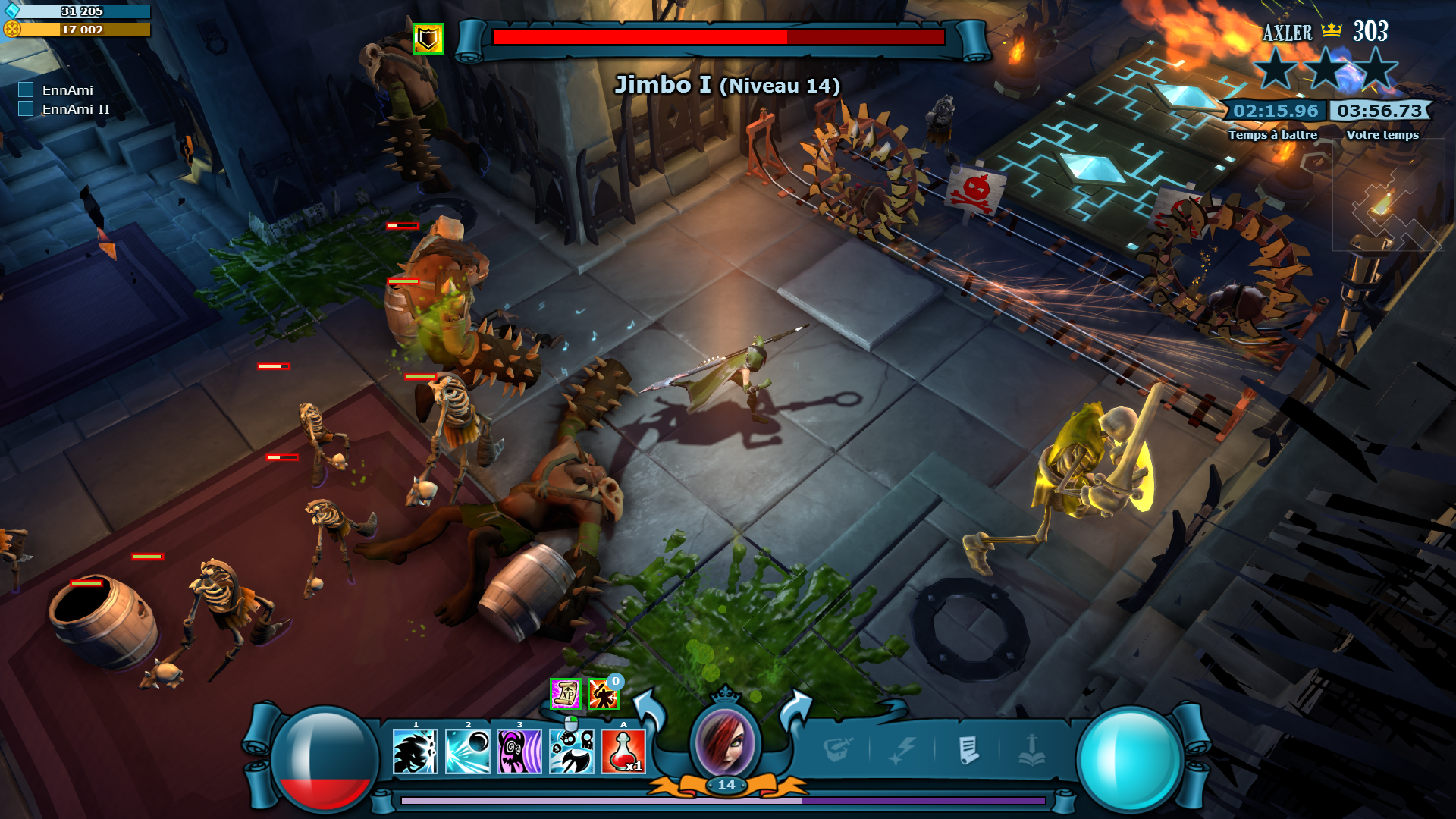
Task: Select the orange warrior buff icon
Action: click(x=603, y=695)
